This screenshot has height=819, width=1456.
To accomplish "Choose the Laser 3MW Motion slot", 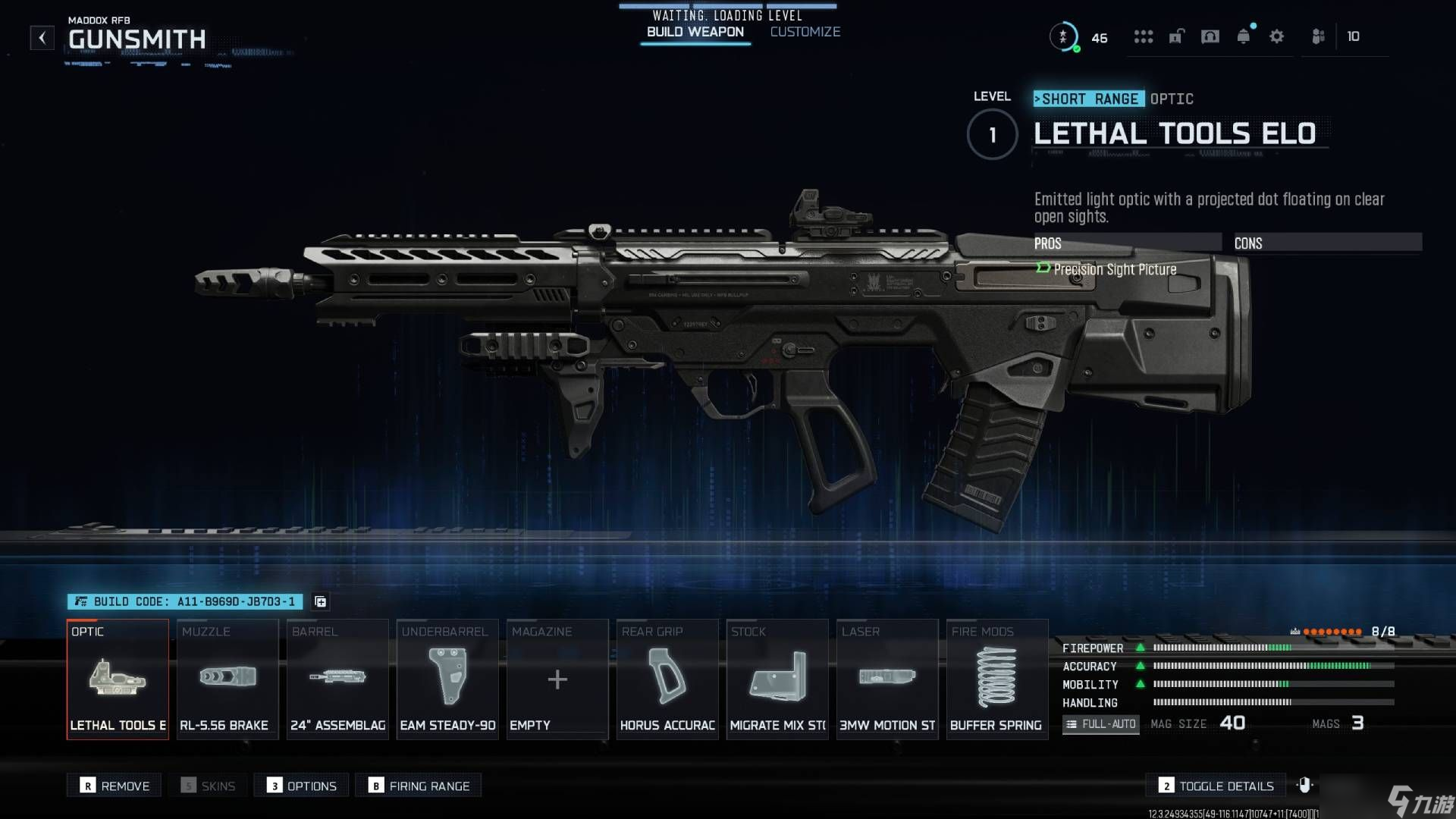I will tap(887, 679).
